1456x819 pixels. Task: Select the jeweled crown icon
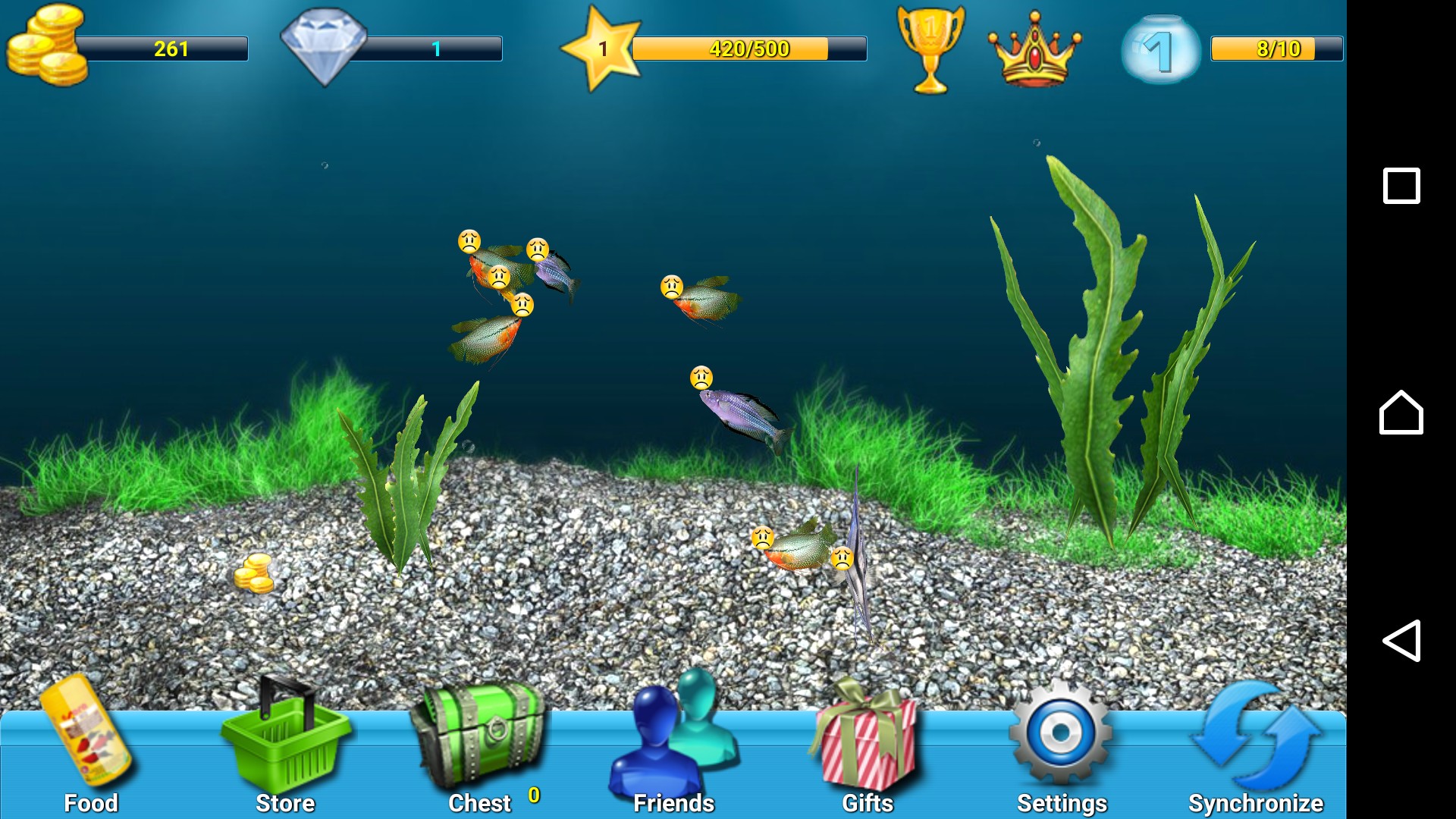point(1034,49)
